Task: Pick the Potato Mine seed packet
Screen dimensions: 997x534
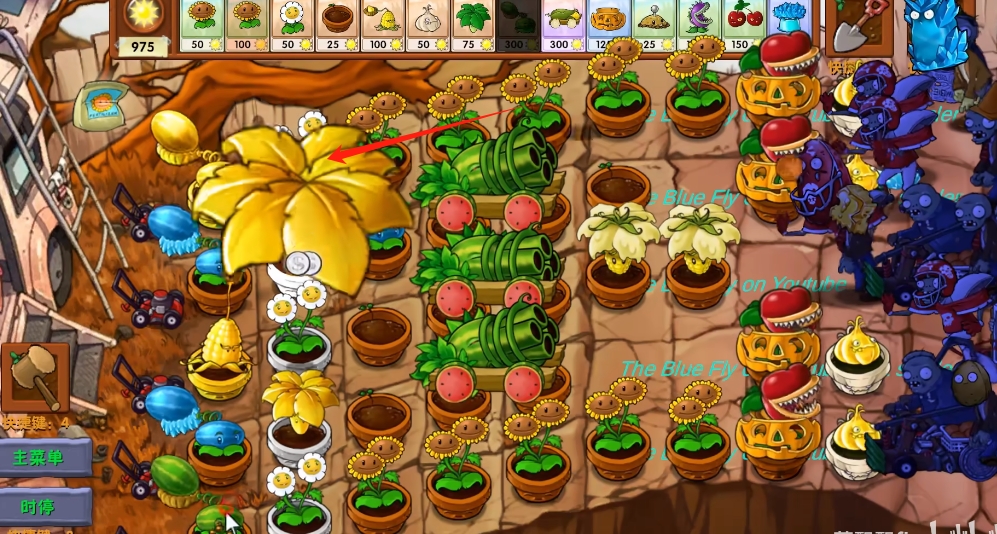Action: (x=655, y=25)
